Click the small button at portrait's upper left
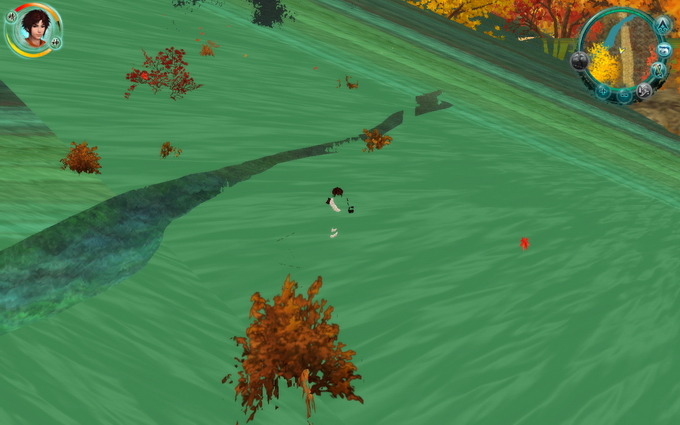The width and height of the screenshot is (680, 425). tap(11, 16)
